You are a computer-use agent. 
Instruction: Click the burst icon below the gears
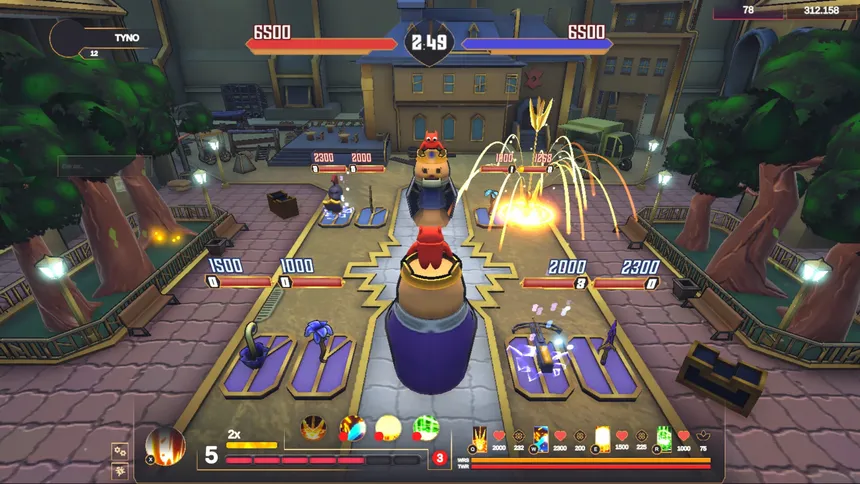click(120, 470)
